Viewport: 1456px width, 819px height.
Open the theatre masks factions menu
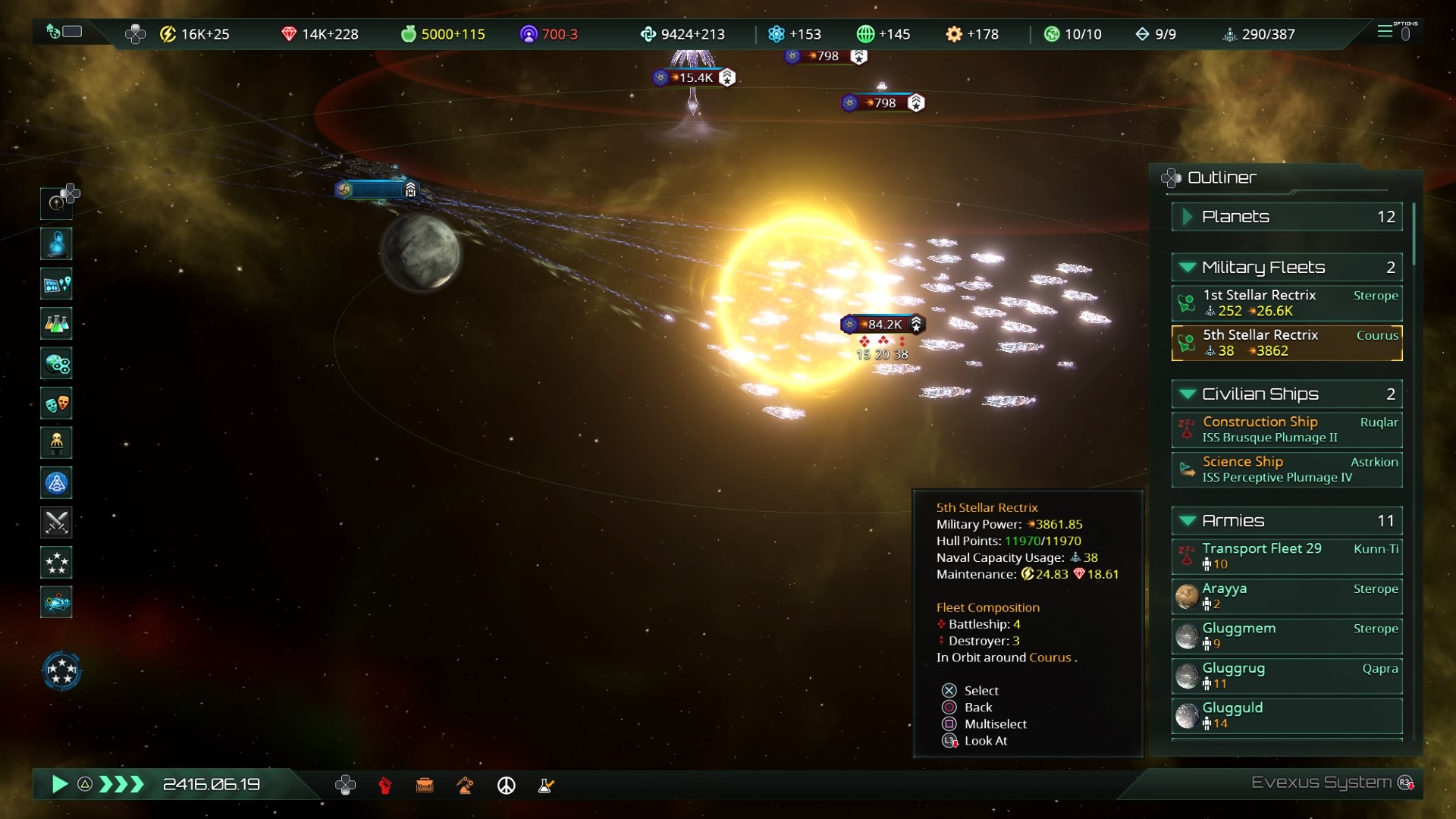point(57,403)
